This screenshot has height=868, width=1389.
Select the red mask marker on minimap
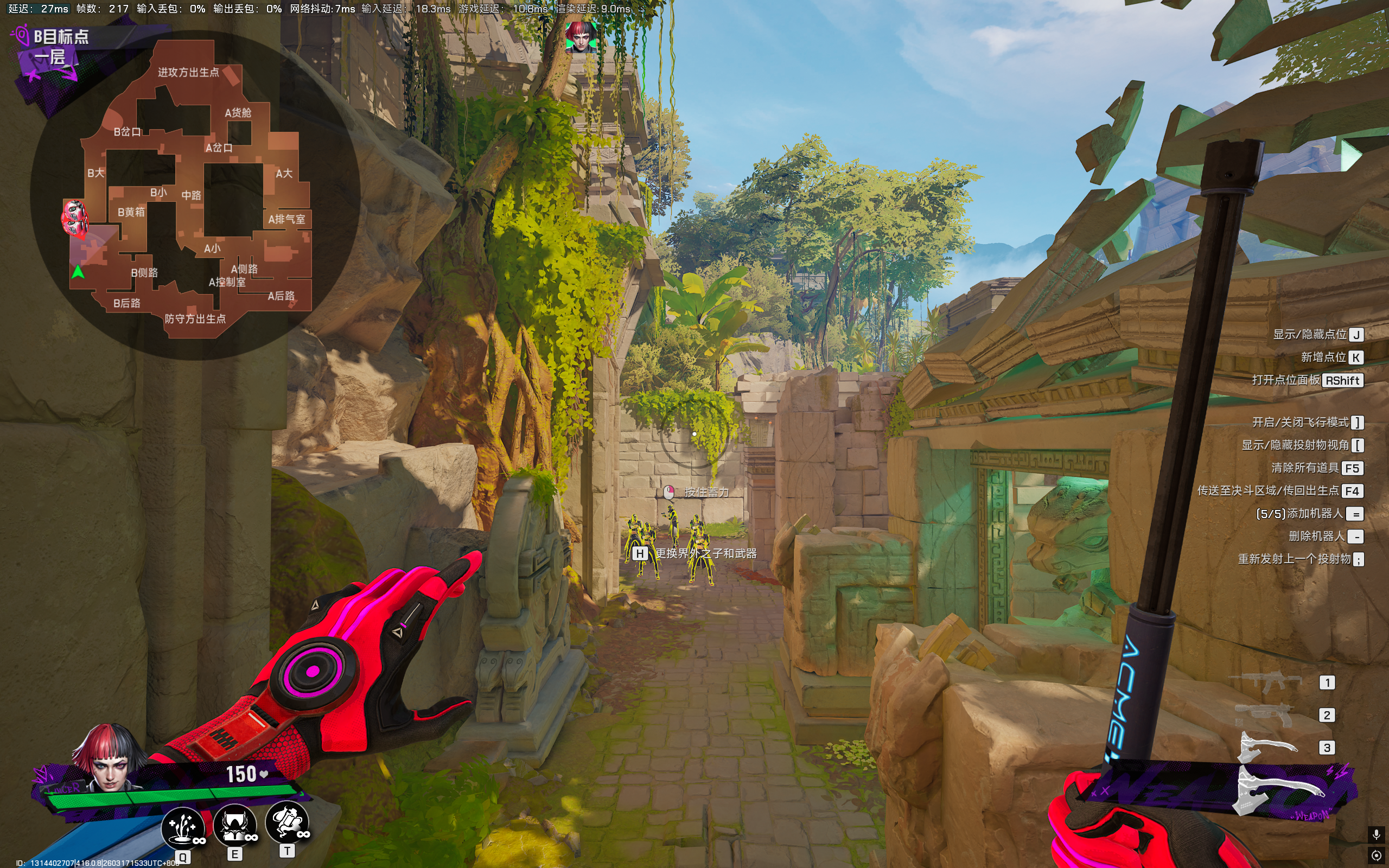pyautogui.click(x=75, y=218)
